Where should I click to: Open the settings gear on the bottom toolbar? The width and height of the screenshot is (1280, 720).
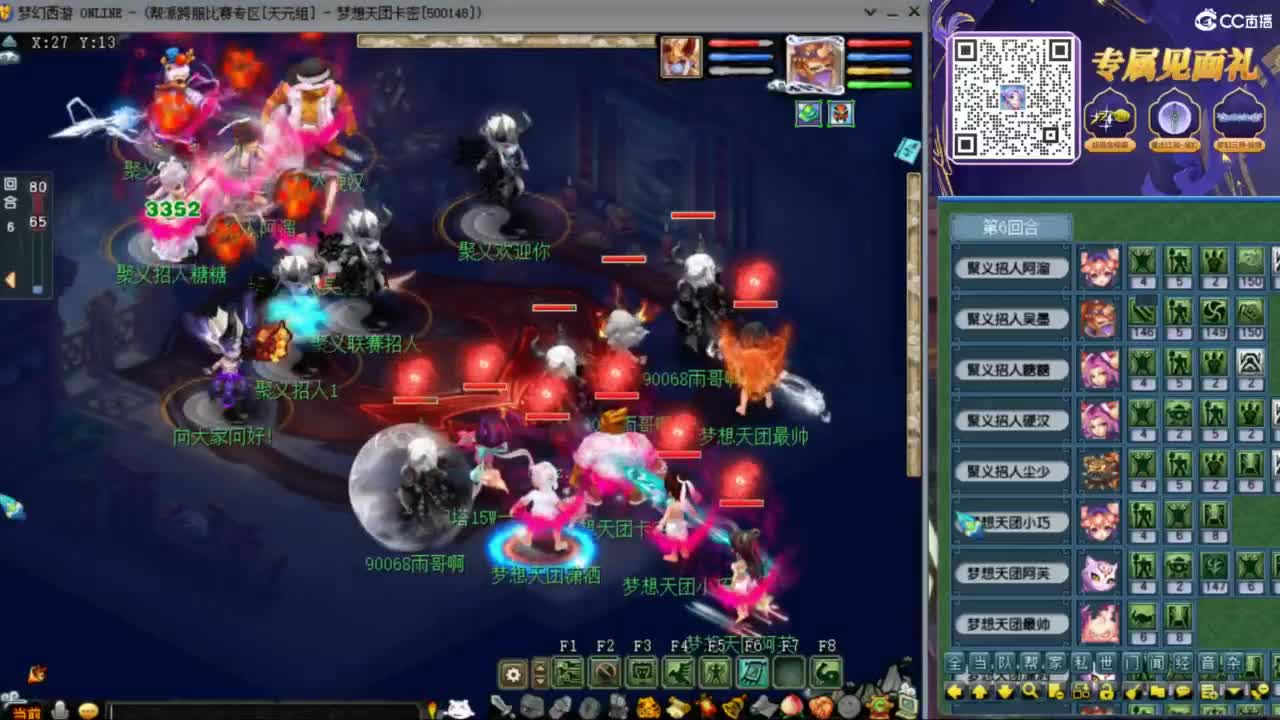point(512,674)
